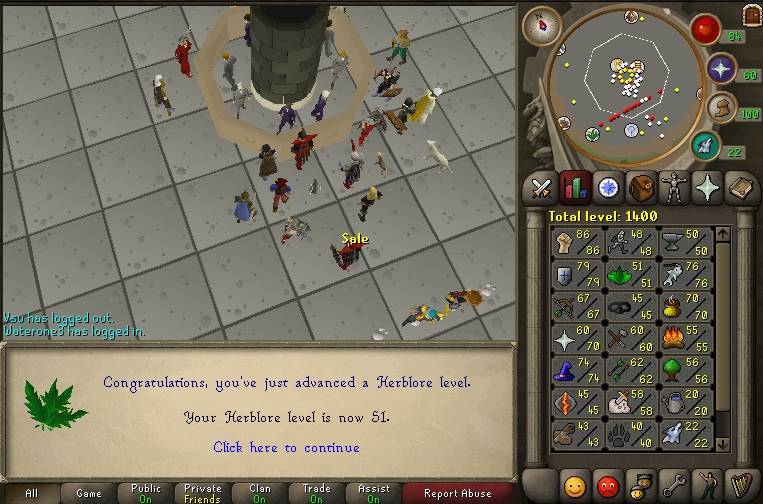This screenshot has width=763, height=504.
Task: Select the All chat tab
Action: pos(32,493)
